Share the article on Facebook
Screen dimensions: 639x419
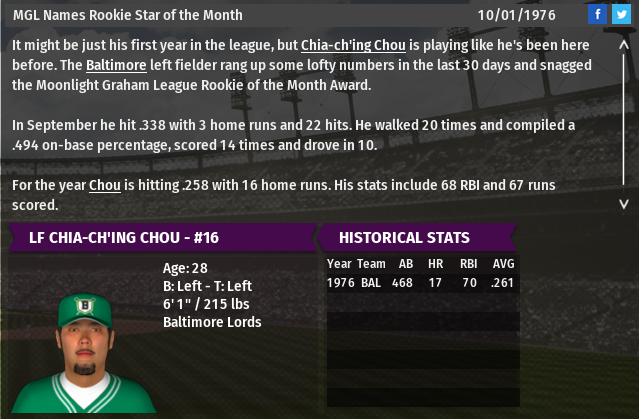click(x=597, y=14)
